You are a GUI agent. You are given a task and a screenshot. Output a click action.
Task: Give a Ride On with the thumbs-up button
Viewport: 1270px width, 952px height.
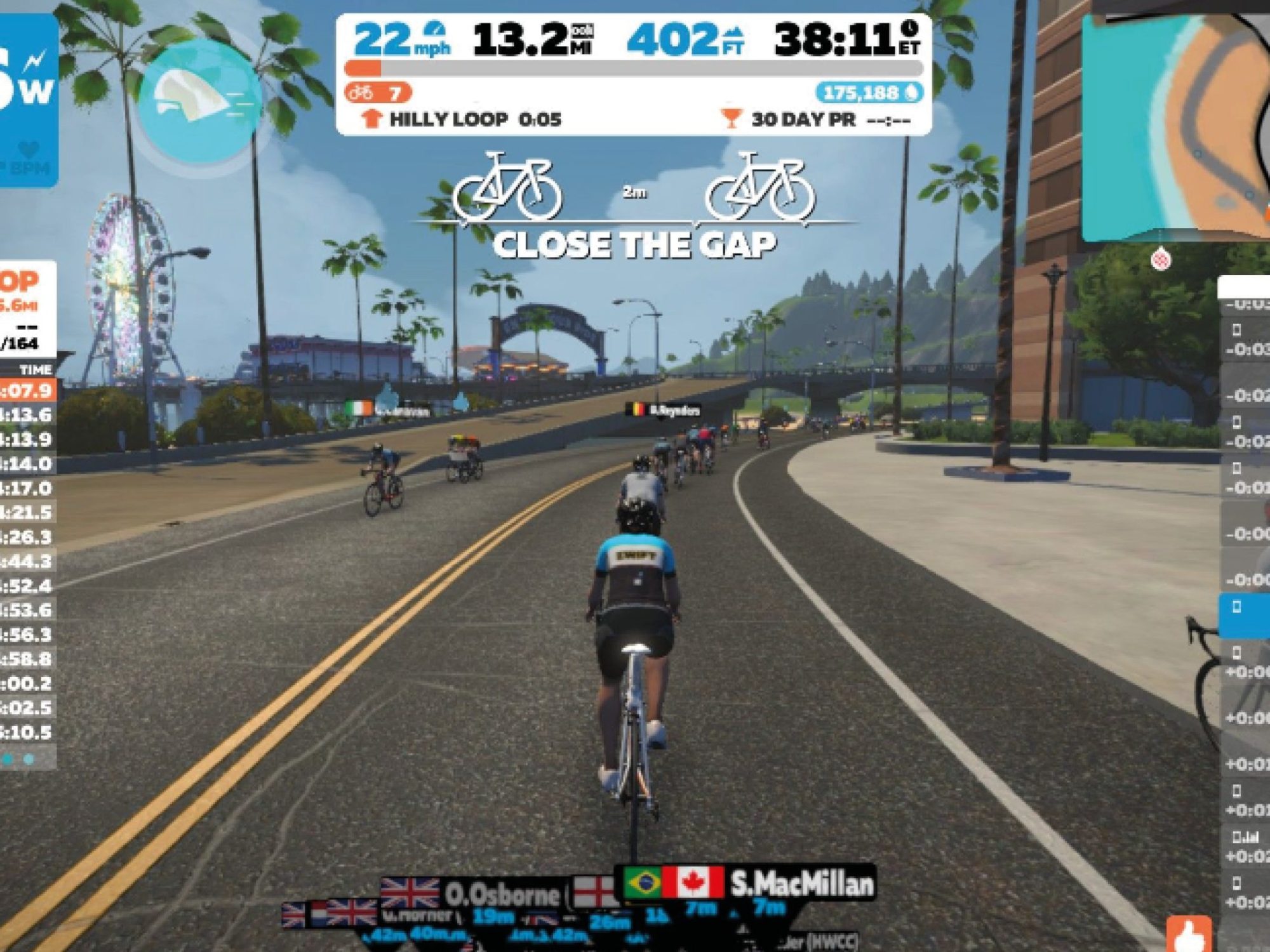1189,934
